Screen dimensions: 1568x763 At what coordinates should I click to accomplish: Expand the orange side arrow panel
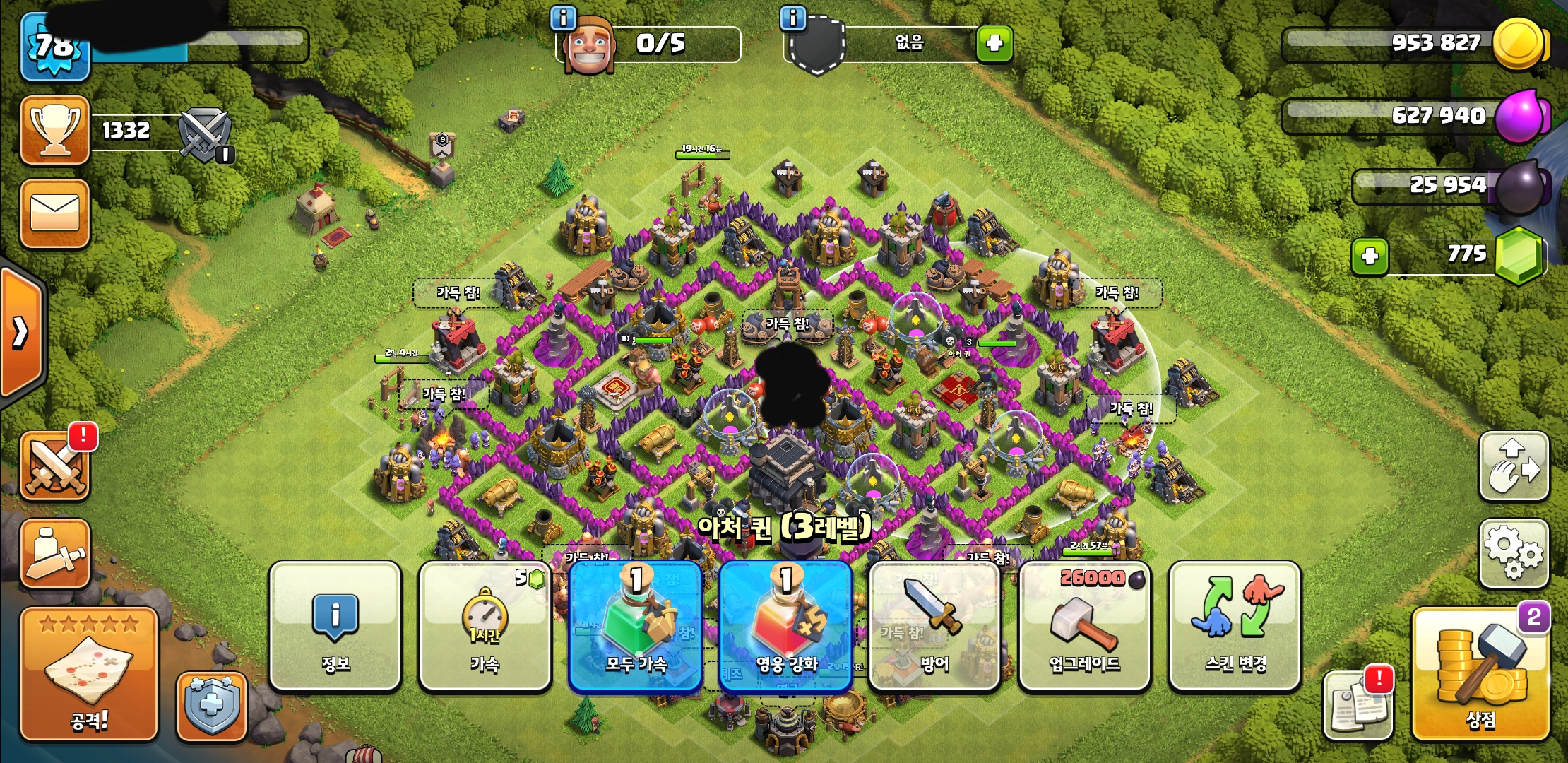[x=21, y=332]
